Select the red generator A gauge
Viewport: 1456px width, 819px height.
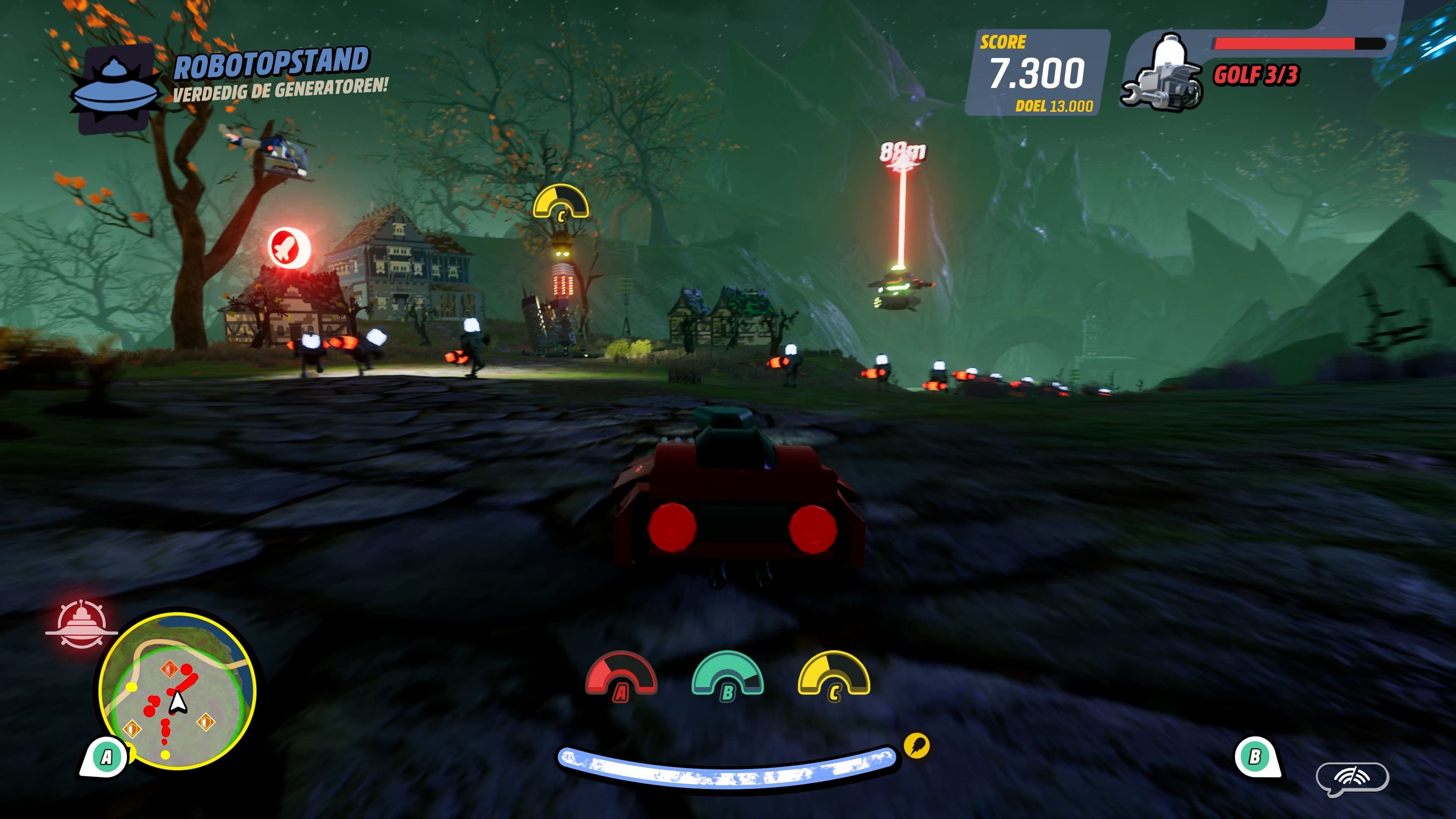point(621,676)
